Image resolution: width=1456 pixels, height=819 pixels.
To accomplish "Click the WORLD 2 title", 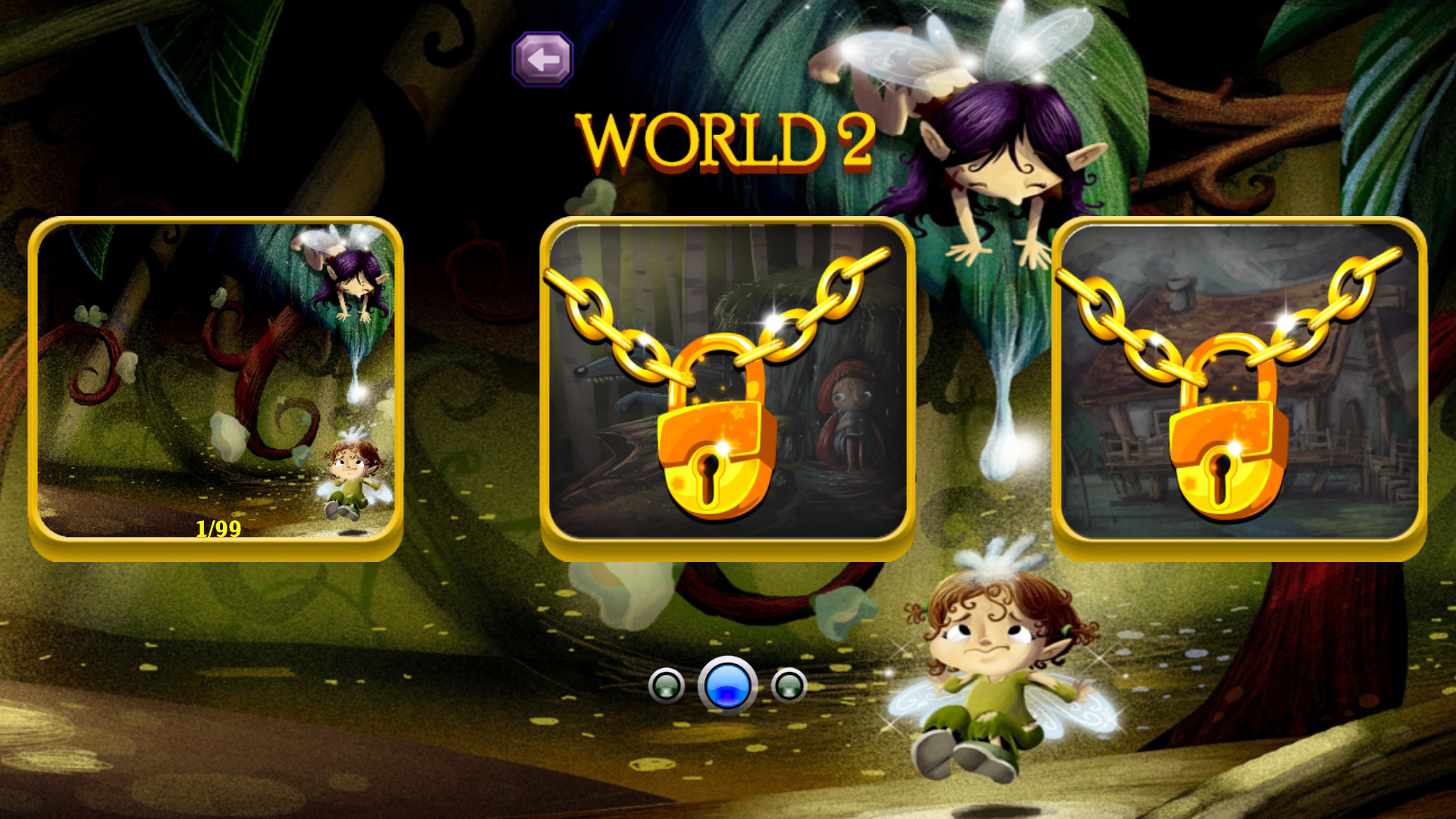I will (x=728, y=140).
